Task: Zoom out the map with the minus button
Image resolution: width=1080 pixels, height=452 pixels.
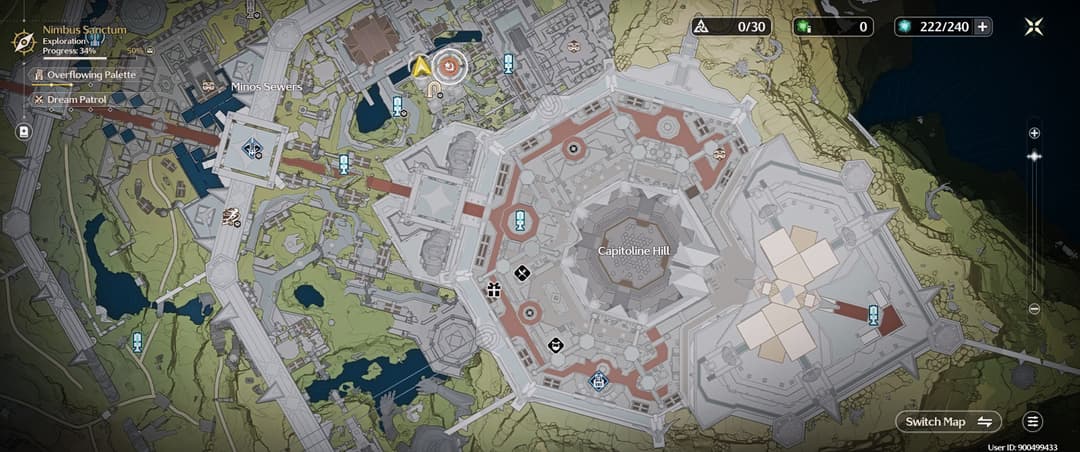Action: [x=1034, y=309]
